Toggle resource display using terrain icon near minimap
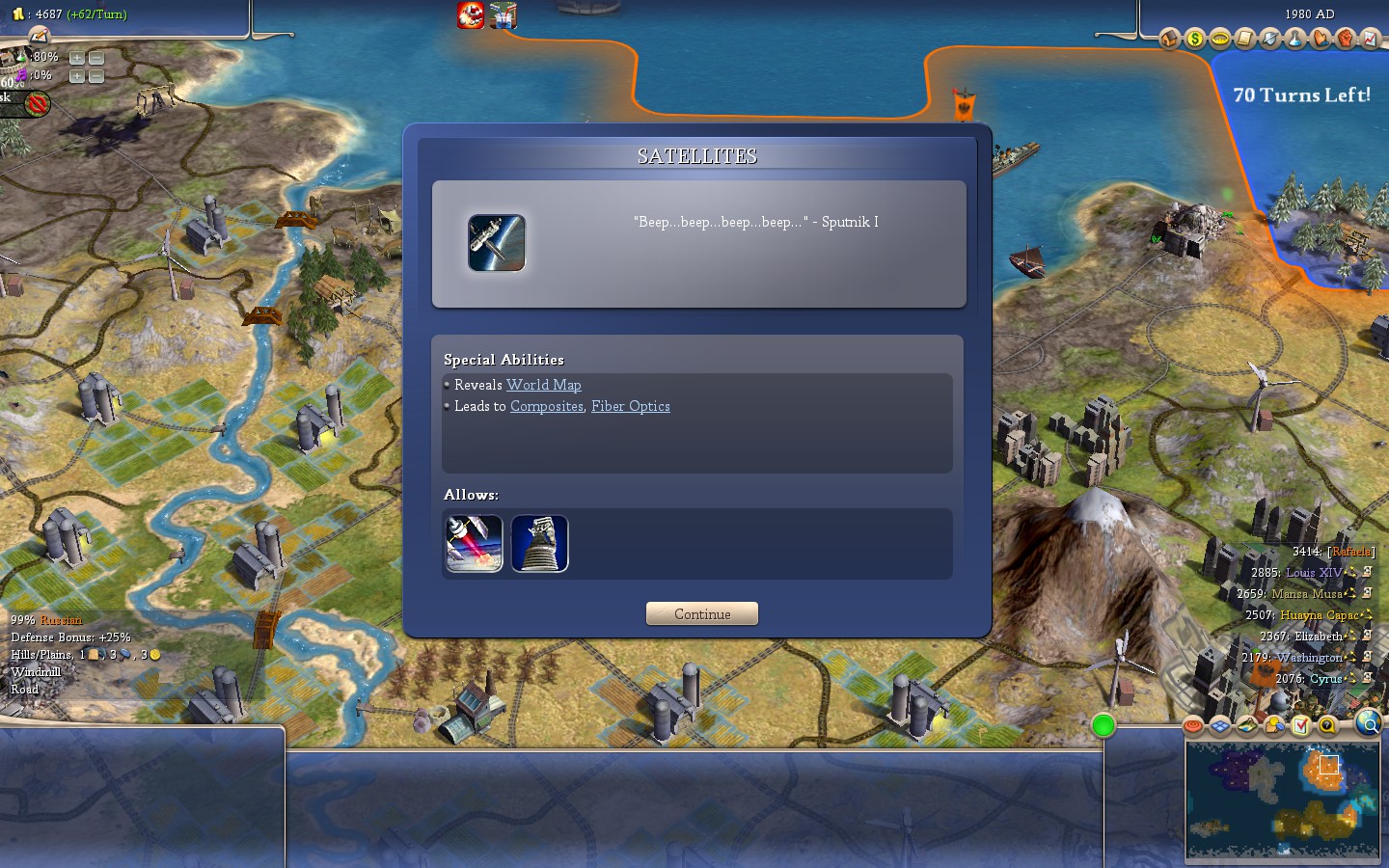 pos(1247,725)
